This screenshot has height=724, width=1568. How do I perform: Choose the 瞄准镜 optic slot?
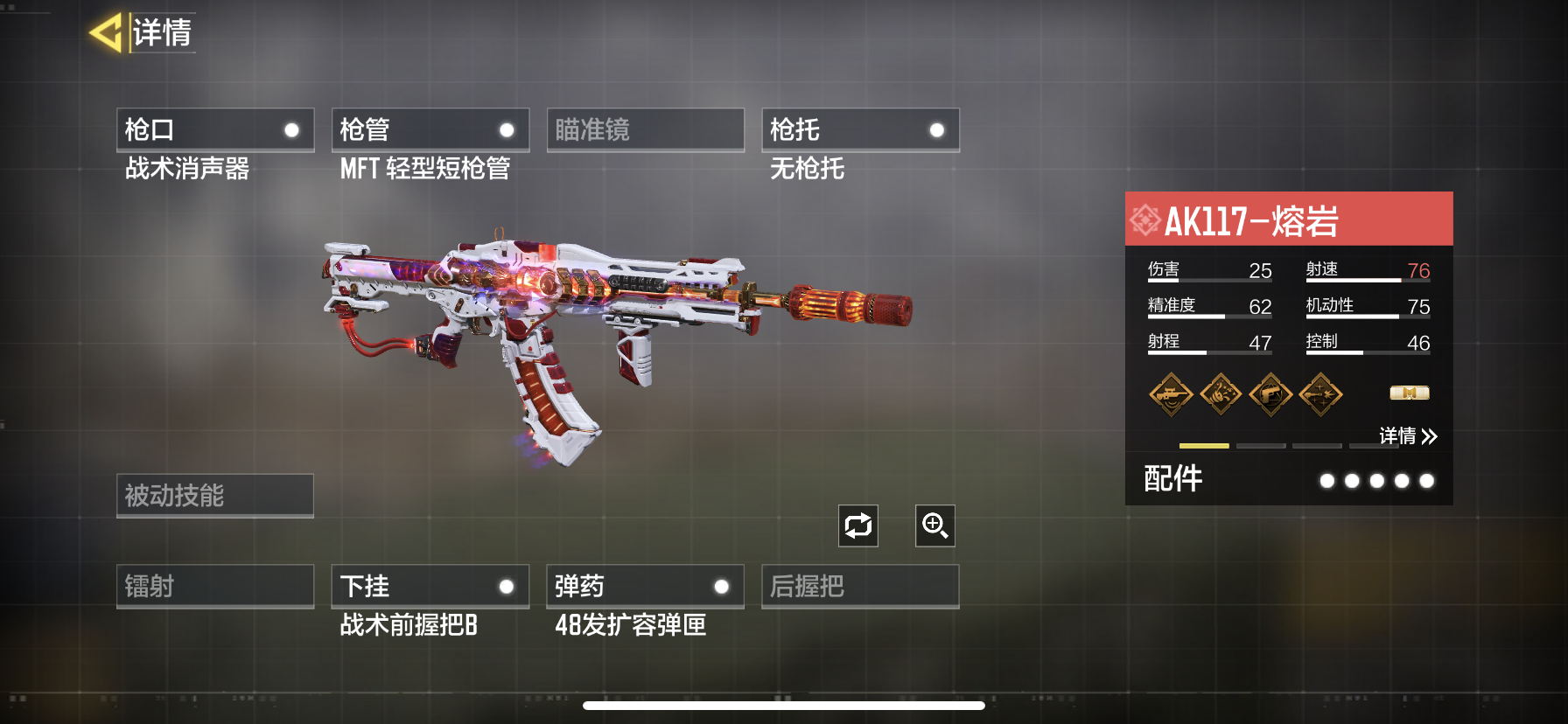point(645,130)
